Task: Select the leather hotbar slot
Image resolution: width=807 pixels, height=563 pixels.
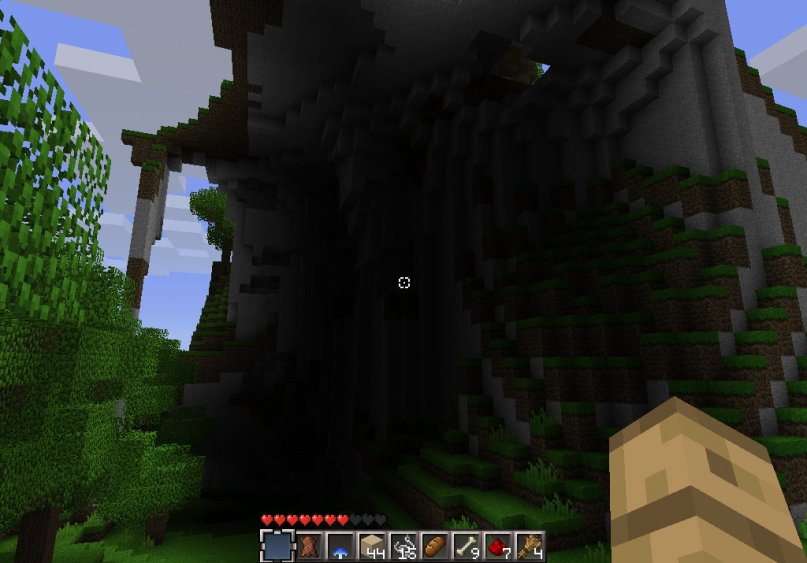Action: point(308,546)
